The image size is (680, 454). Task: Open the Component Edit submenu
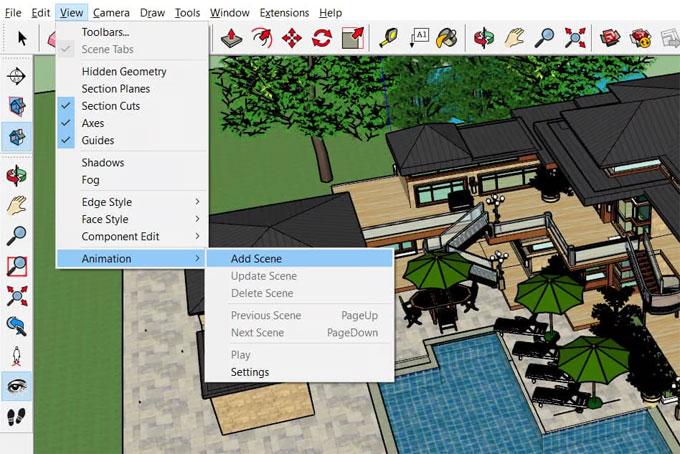click(x=121, y=236)
